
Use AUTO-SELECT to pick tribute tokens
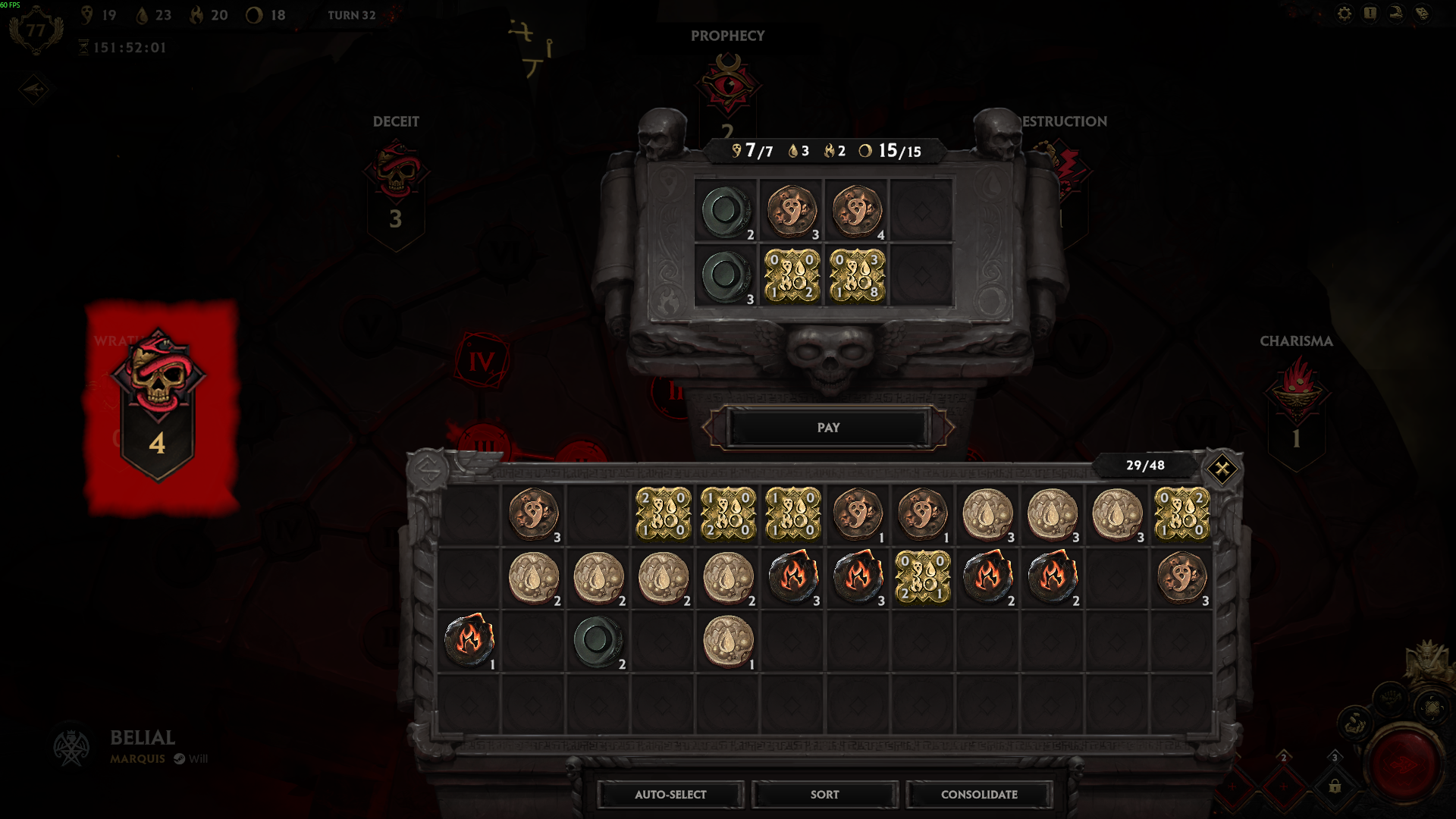pos(670,794)
